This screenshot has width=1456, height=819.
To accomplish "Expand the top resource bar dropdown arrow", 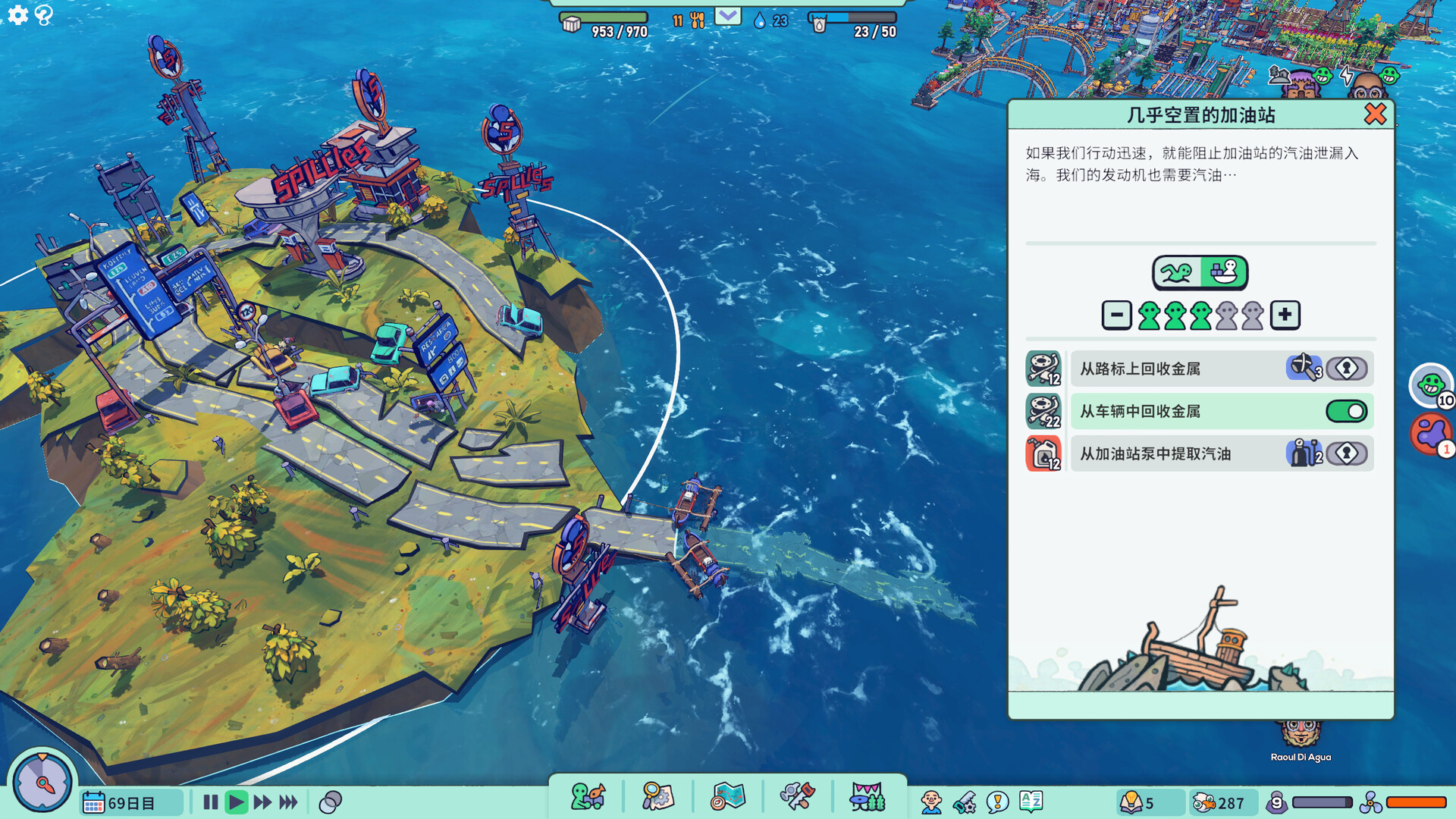I will pos(727,16).
